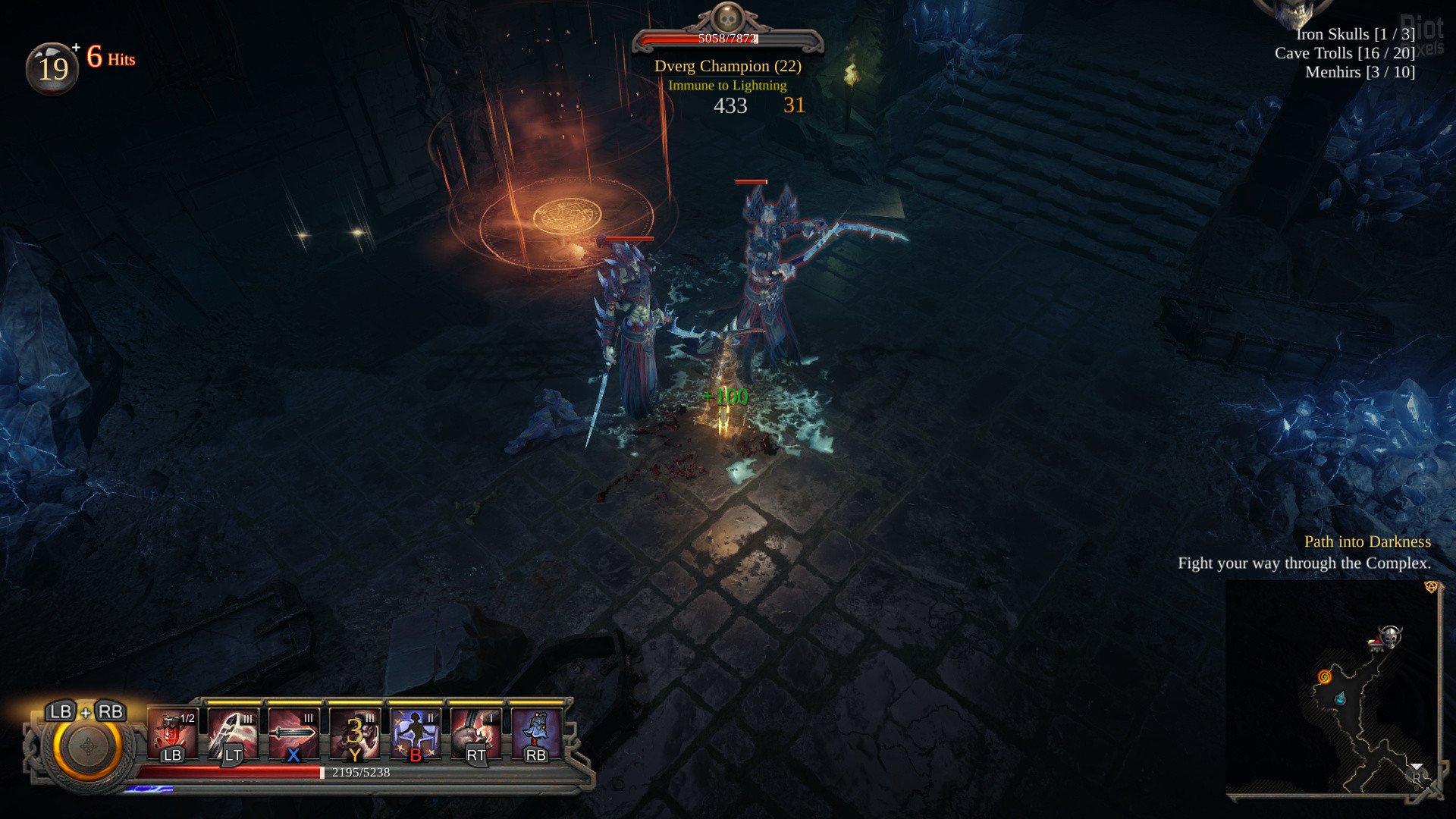Click the orange spiral portal map marker
Image resolution: width=1456 pixels, height=819 pixels.
pos(1325,676)
